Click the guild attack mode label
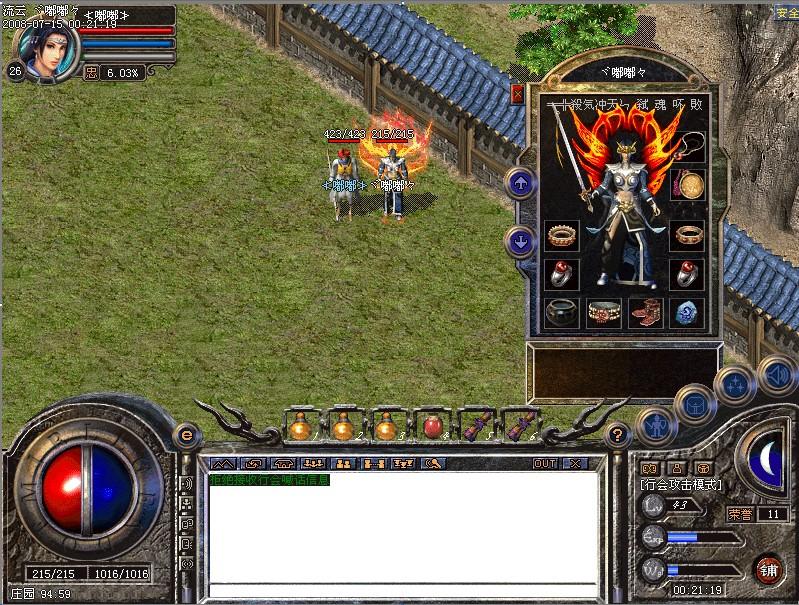 pyautogui.click(x=680, y=484)
